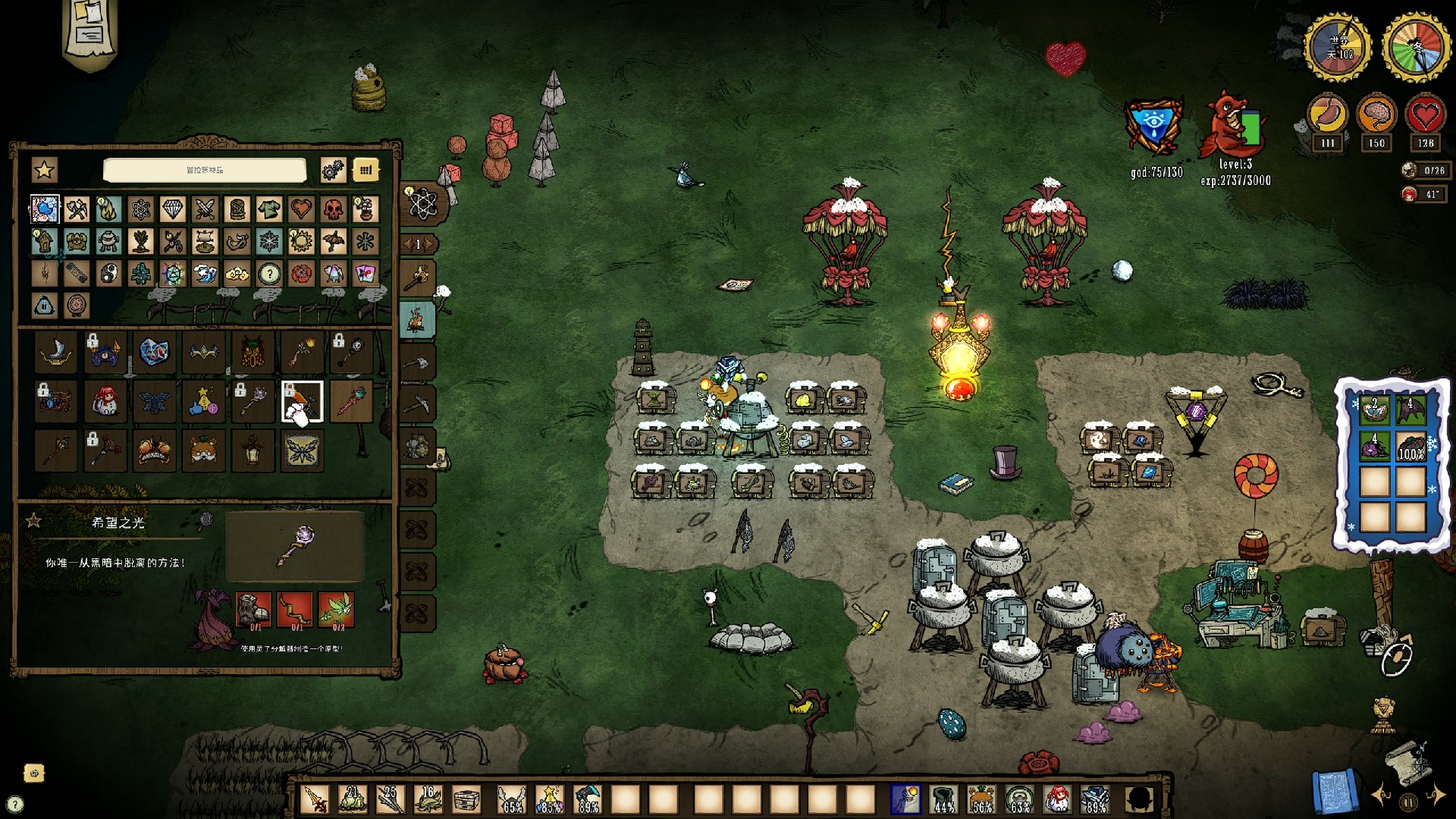Favorite the selected 希望之光 recipe
This screenshot has width=1456, height=819.
click(33, 521)
